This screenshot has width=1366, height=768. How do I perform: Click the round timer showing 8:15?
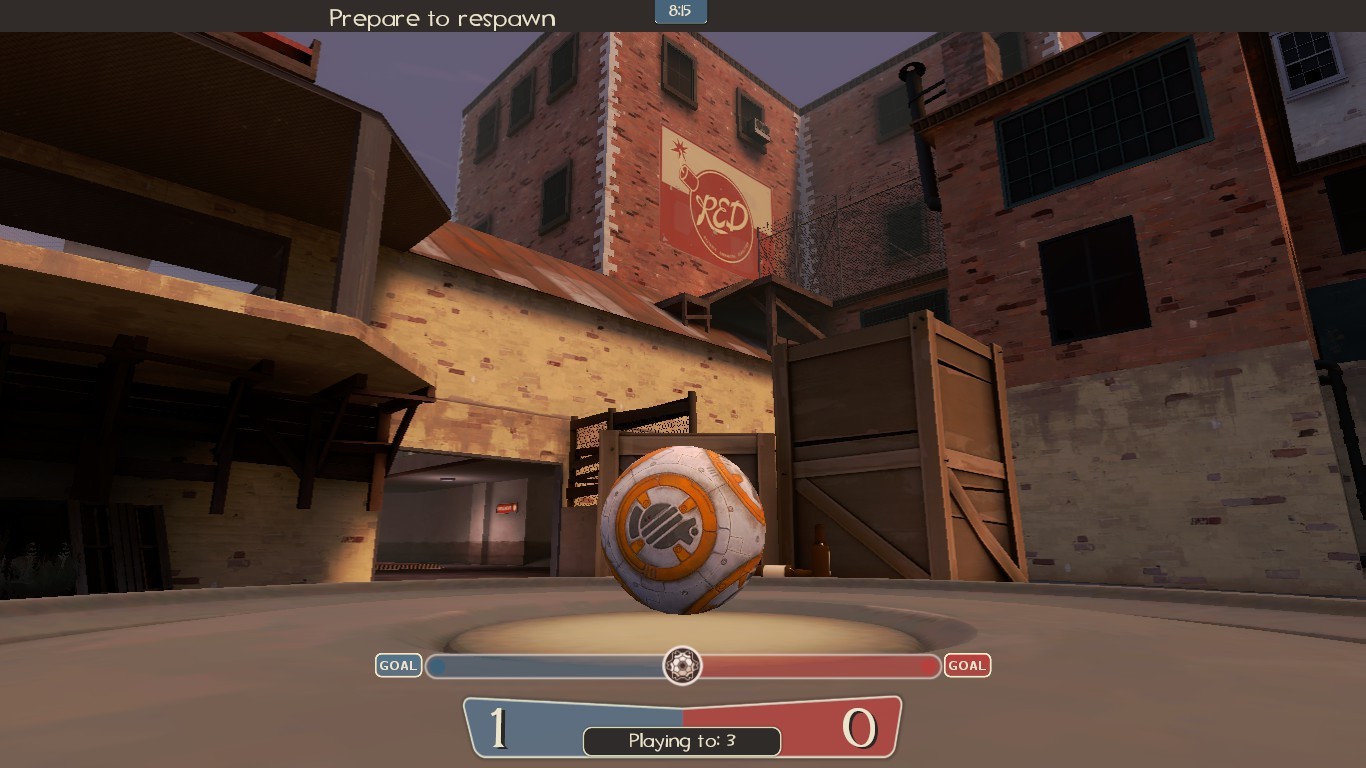click(x=683, y=12)
